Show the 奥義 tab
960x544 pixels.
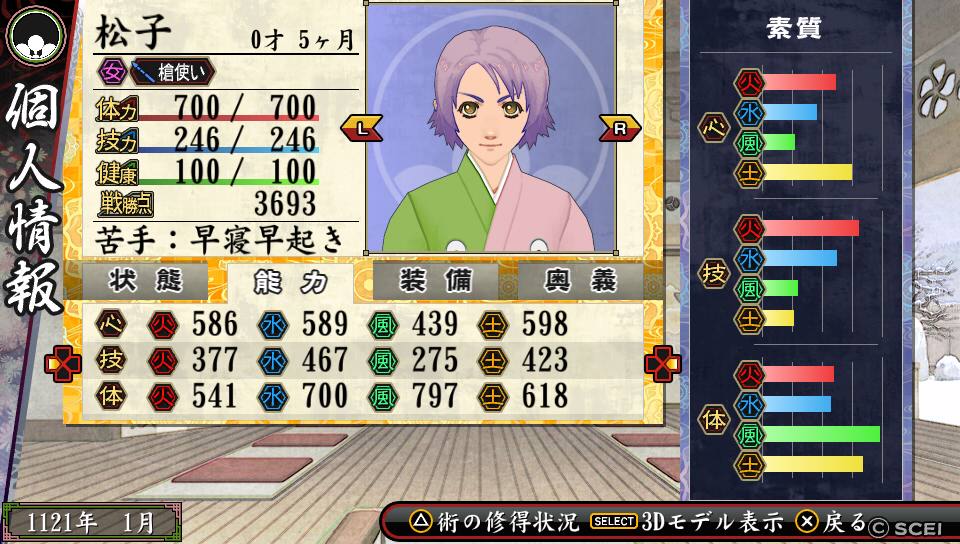(x=580, y=281)
